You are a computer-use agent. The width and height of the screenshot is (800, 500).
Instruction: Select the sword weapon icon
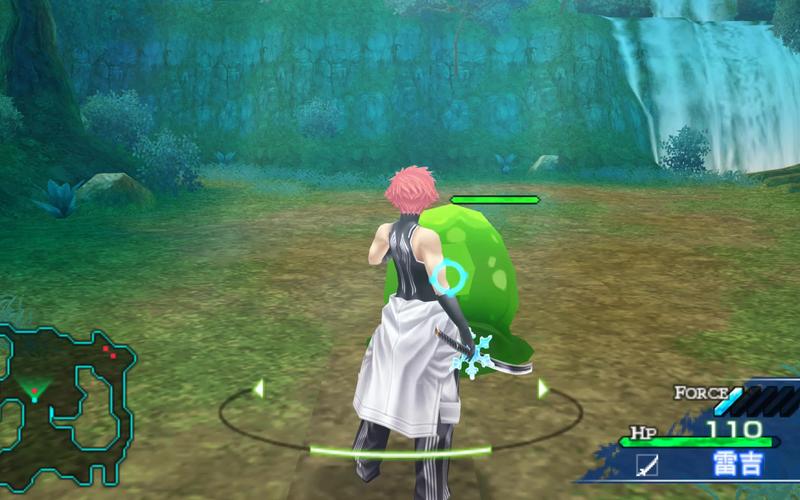coord(647,466)
